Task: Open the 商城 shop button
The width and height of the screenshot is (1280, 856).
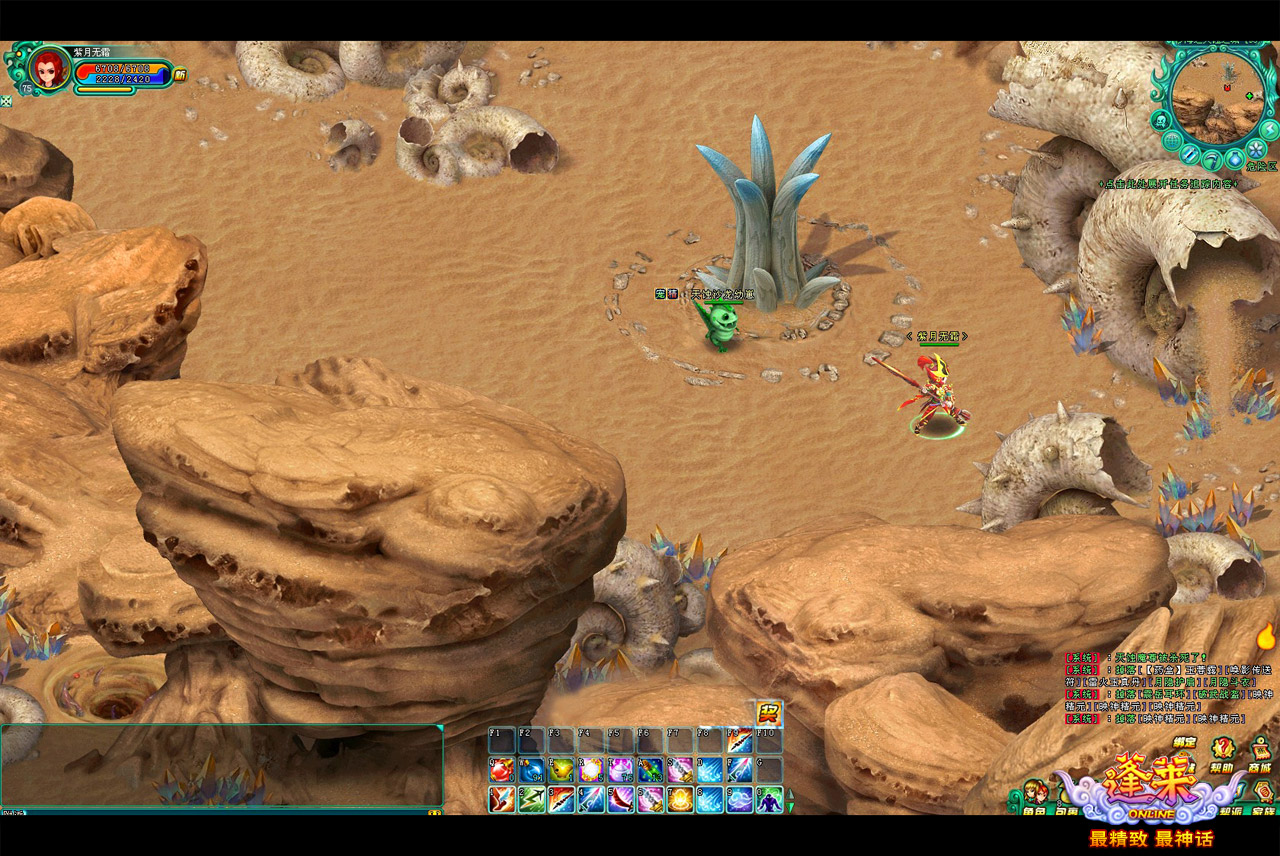Action: [x=1259, y=752]
